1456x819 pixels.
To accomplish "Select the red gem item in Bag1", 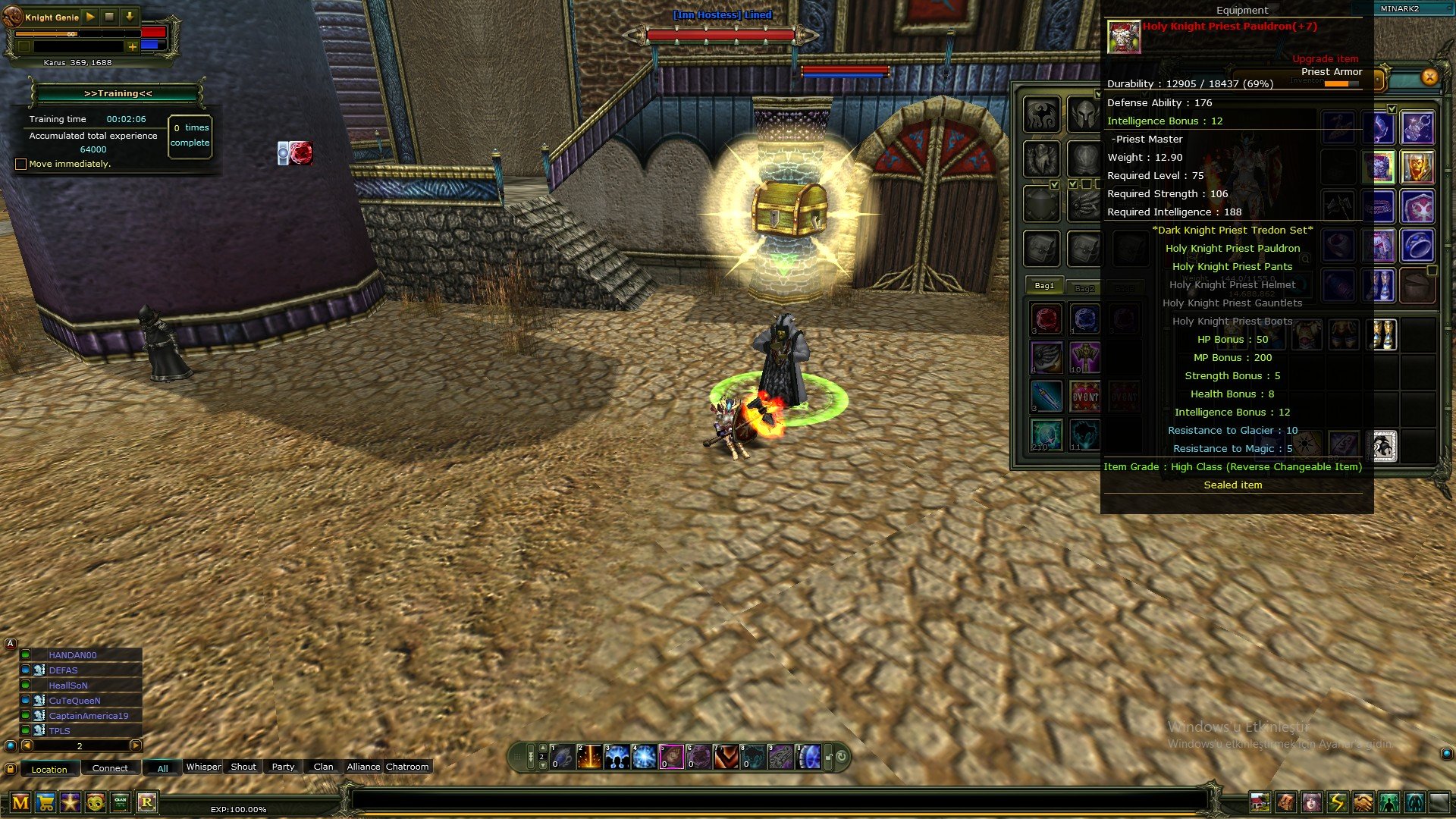I will click(x=1046, y=318).
